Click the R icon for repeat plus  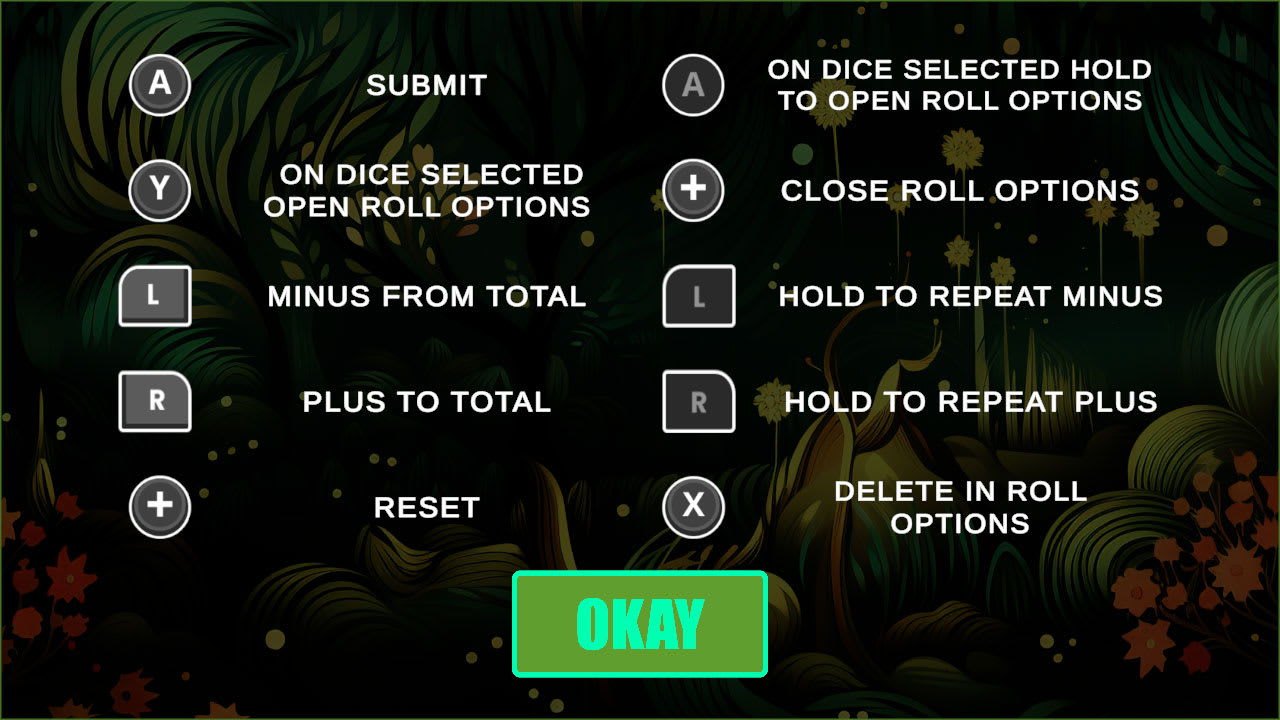click(x=699, y=402)
